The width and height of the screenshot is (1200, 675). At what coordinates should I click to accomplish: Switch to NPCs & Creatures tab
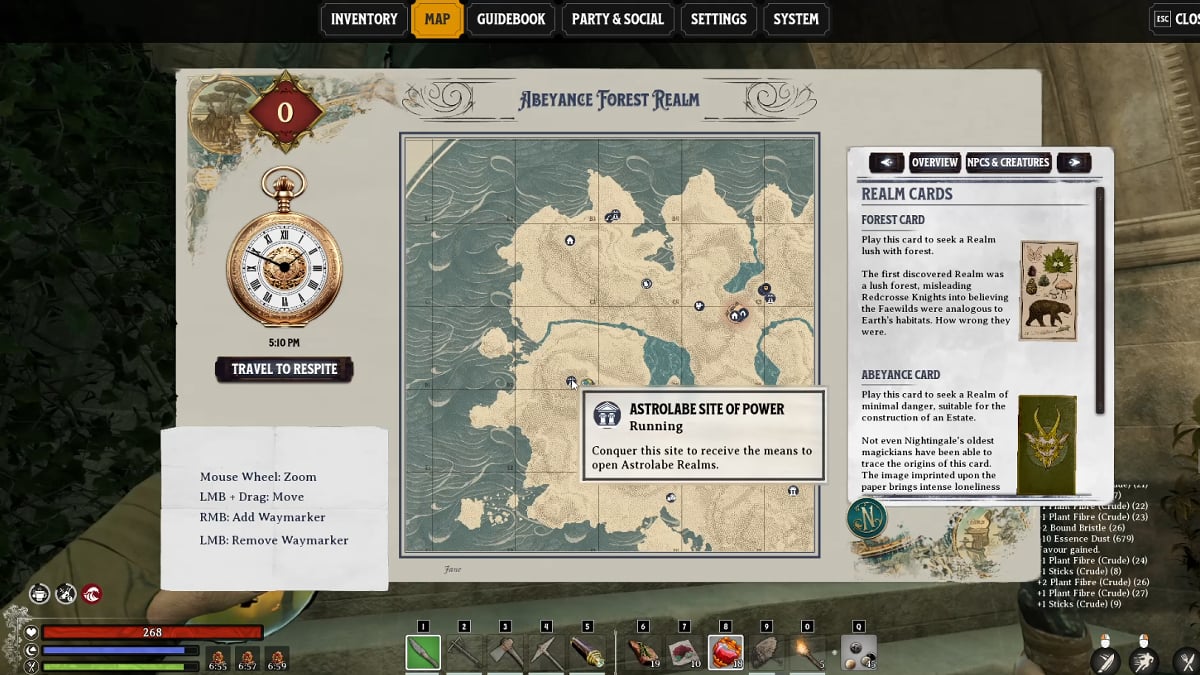click(1008, 162)
